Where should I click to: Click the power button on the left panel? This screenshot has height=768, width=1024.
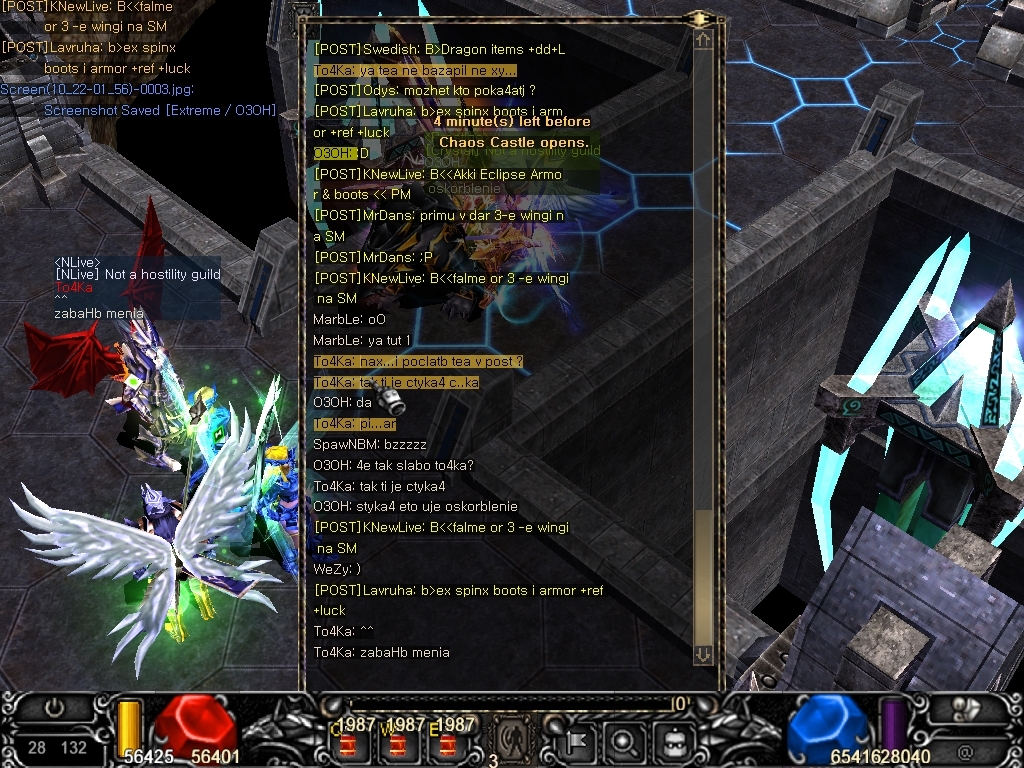[x=54, y=708]
